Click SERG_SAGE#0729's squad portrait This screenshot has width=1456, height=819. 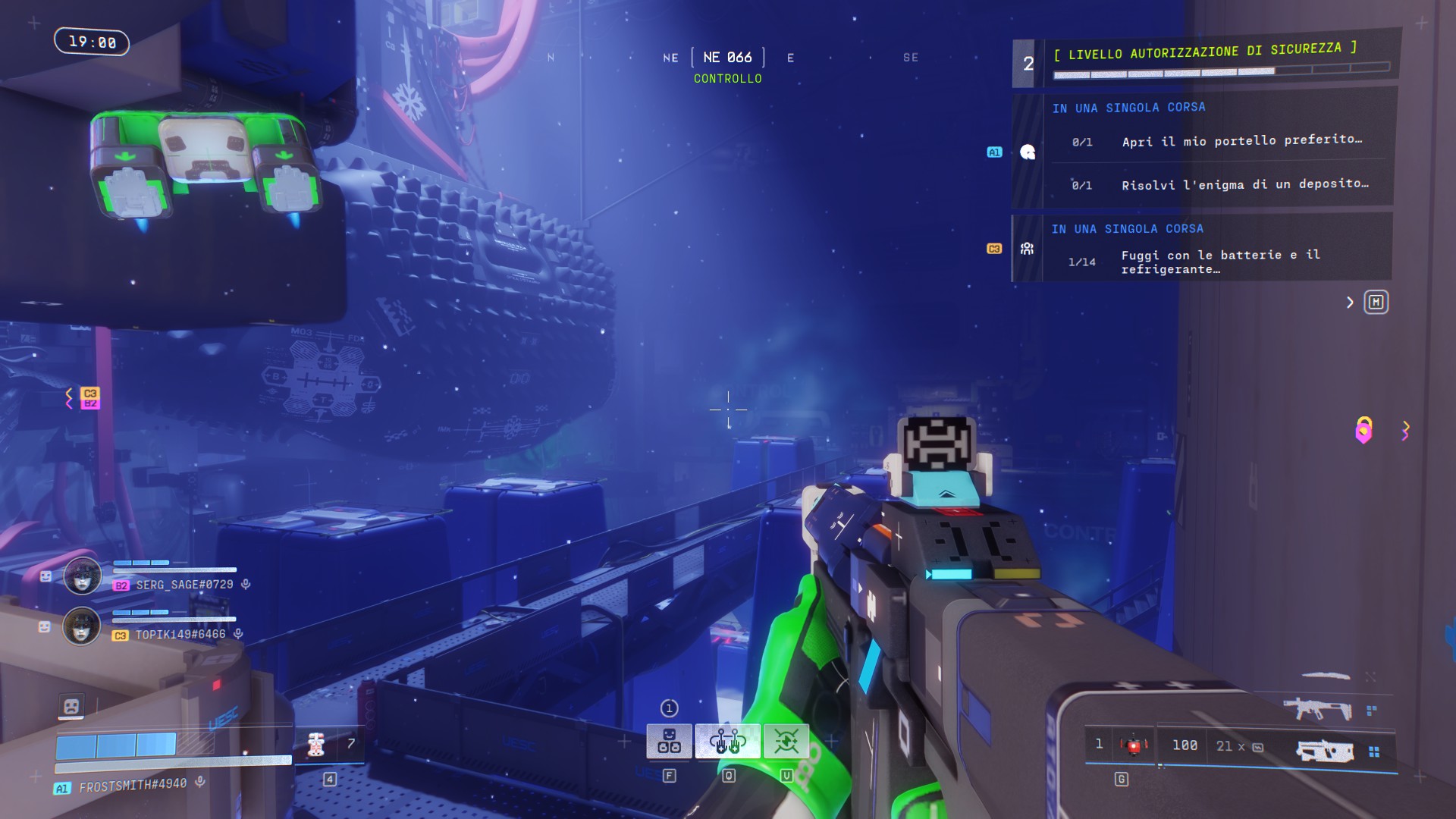[82, 577]
